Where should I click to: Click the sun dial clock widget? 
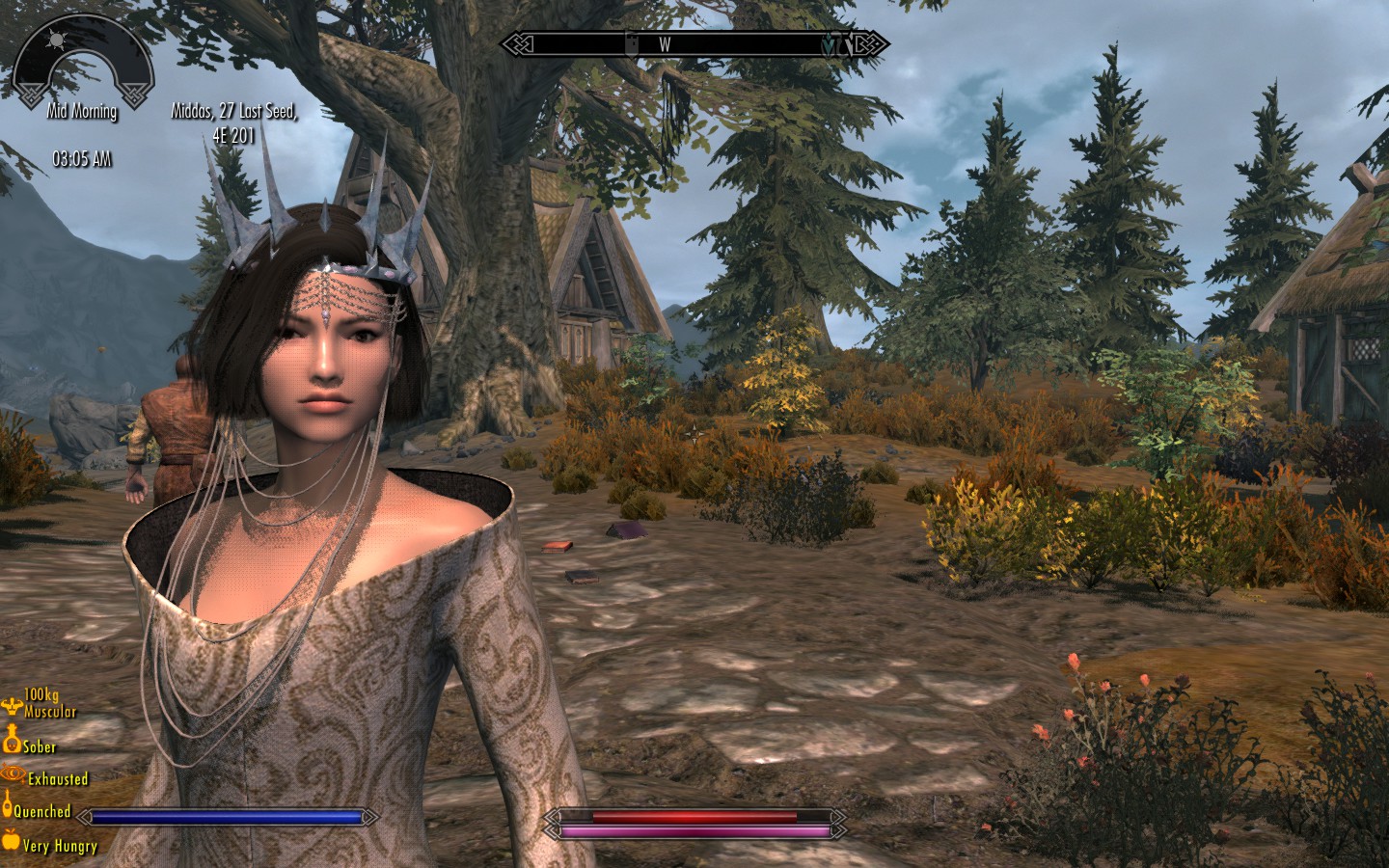coord(83,60)
